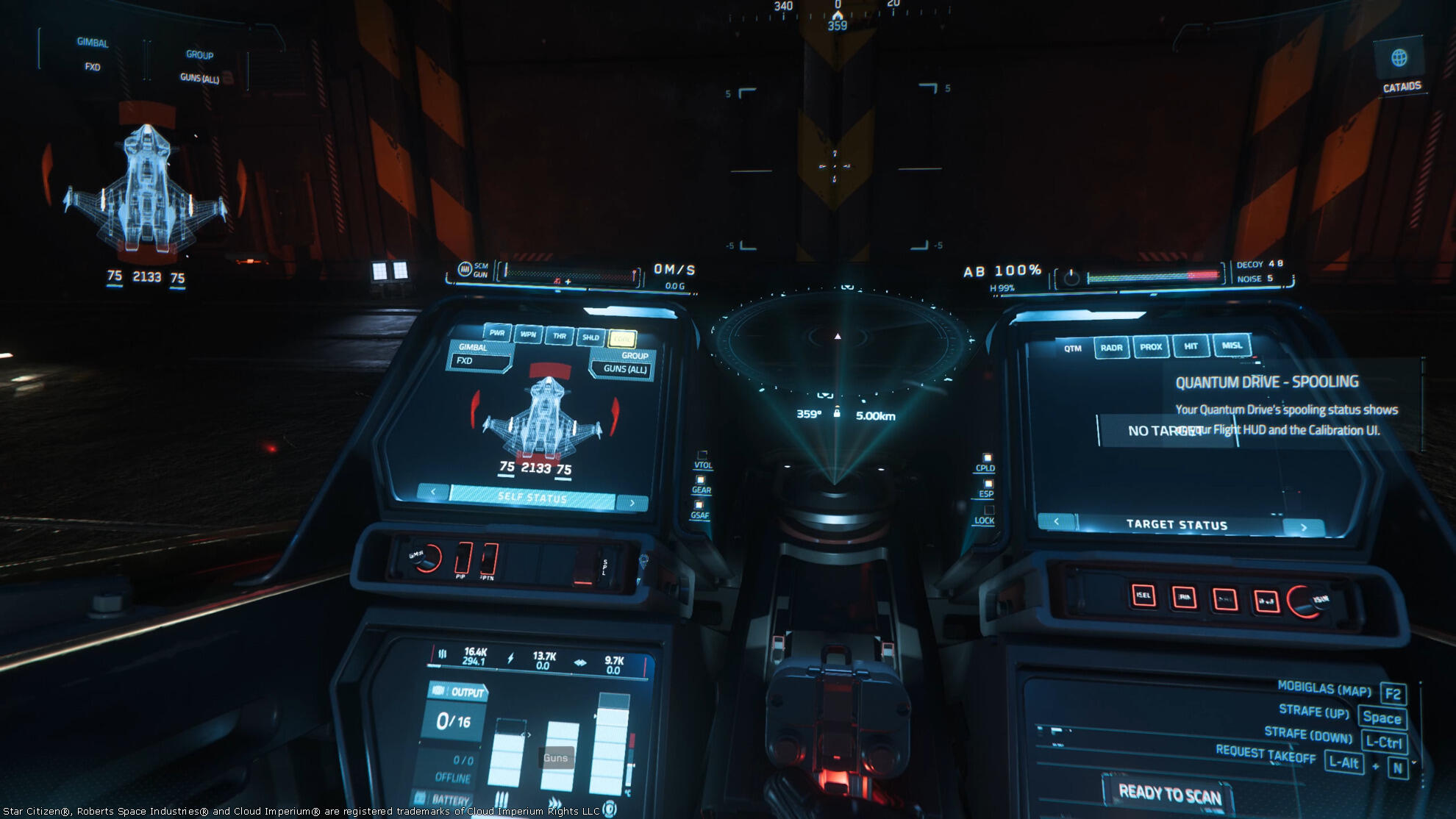The width and height of the screenshot is (1456, 819).
Task: Select the PROX tab
Action: pos(1151,347)
